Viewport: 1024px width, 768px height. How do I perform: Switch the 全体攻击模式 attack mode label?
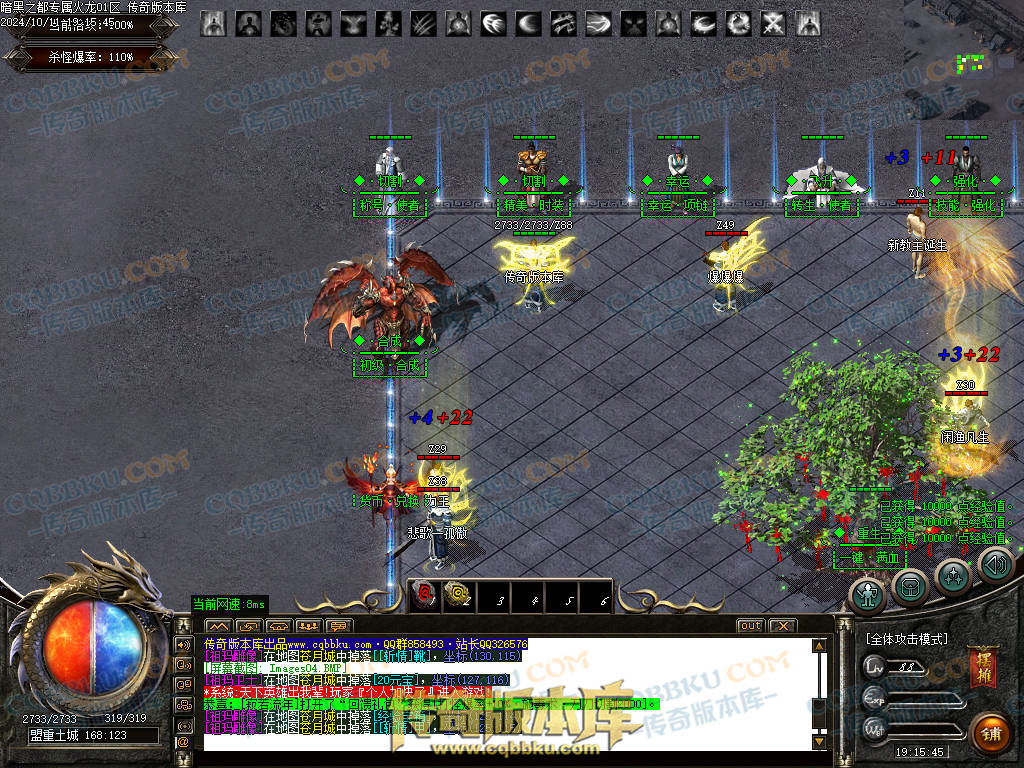point(906,638)
